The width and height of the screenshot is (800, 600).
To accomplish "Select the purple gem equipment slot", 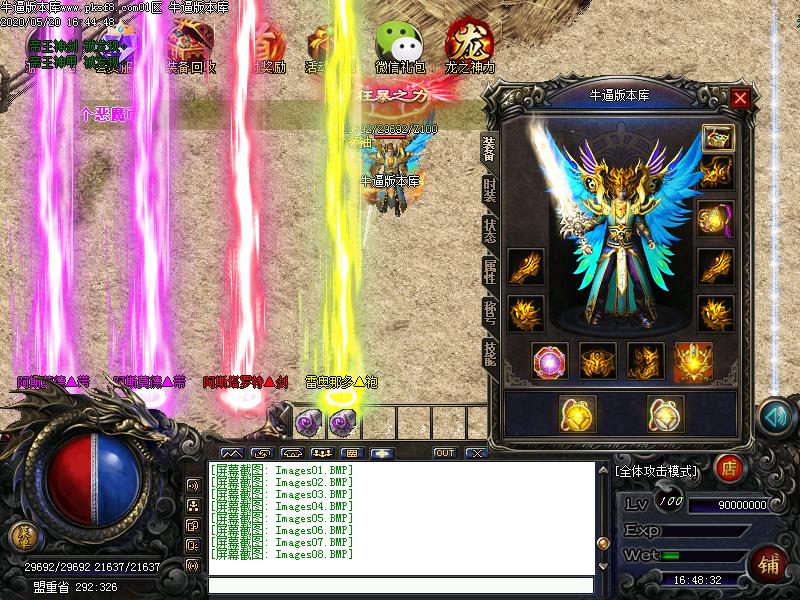I will (x=550, y=361).
